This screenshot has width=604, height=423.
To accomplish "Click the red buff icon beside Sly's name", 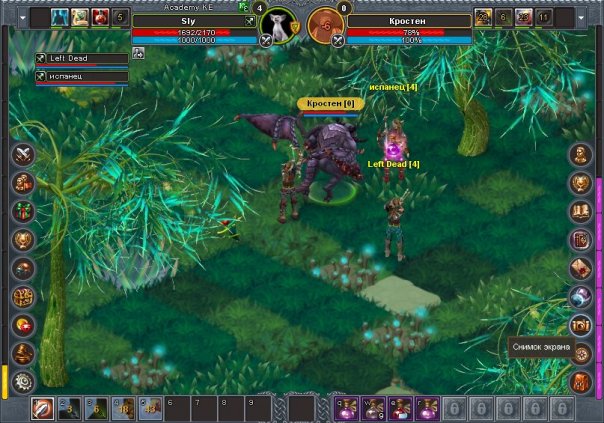I will (x=100, y=16).
